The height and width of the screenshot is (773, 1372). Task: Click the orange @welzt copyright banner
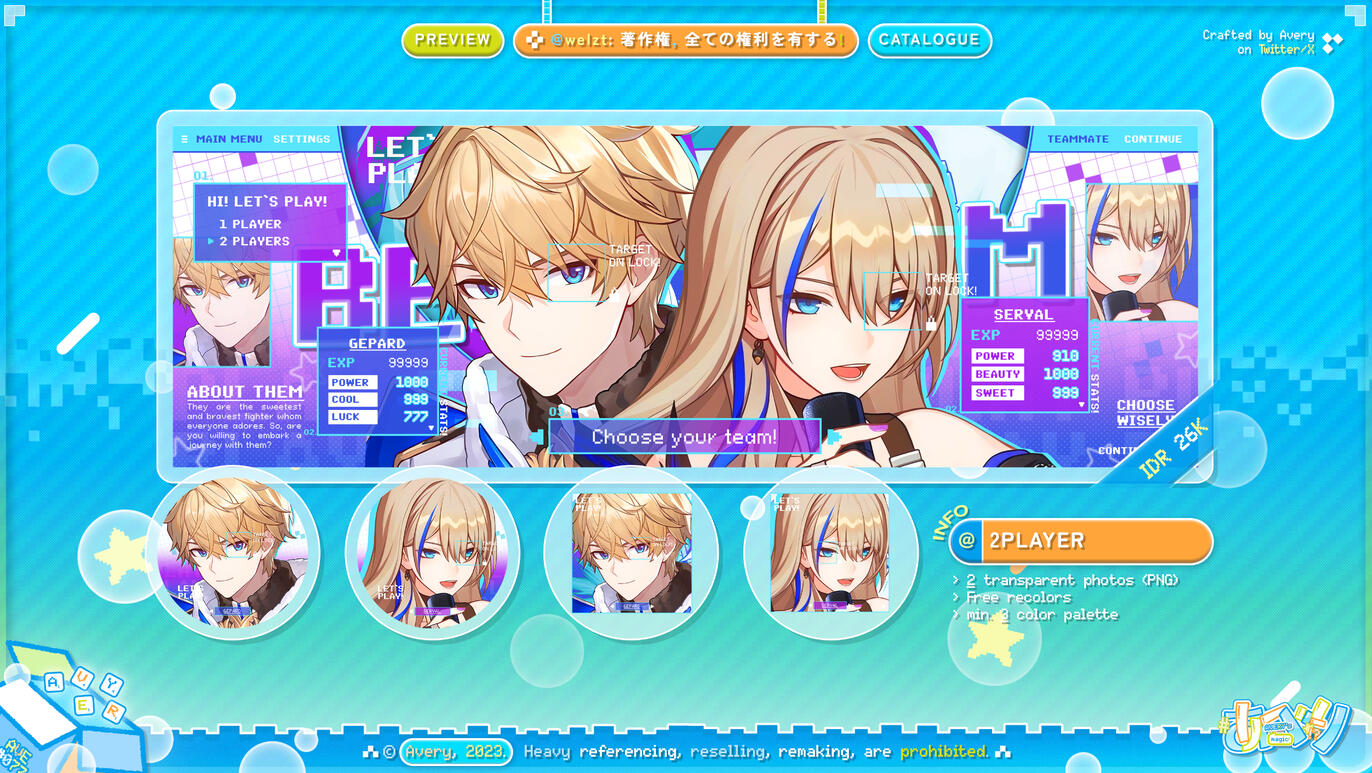click(x=685, y=40)
